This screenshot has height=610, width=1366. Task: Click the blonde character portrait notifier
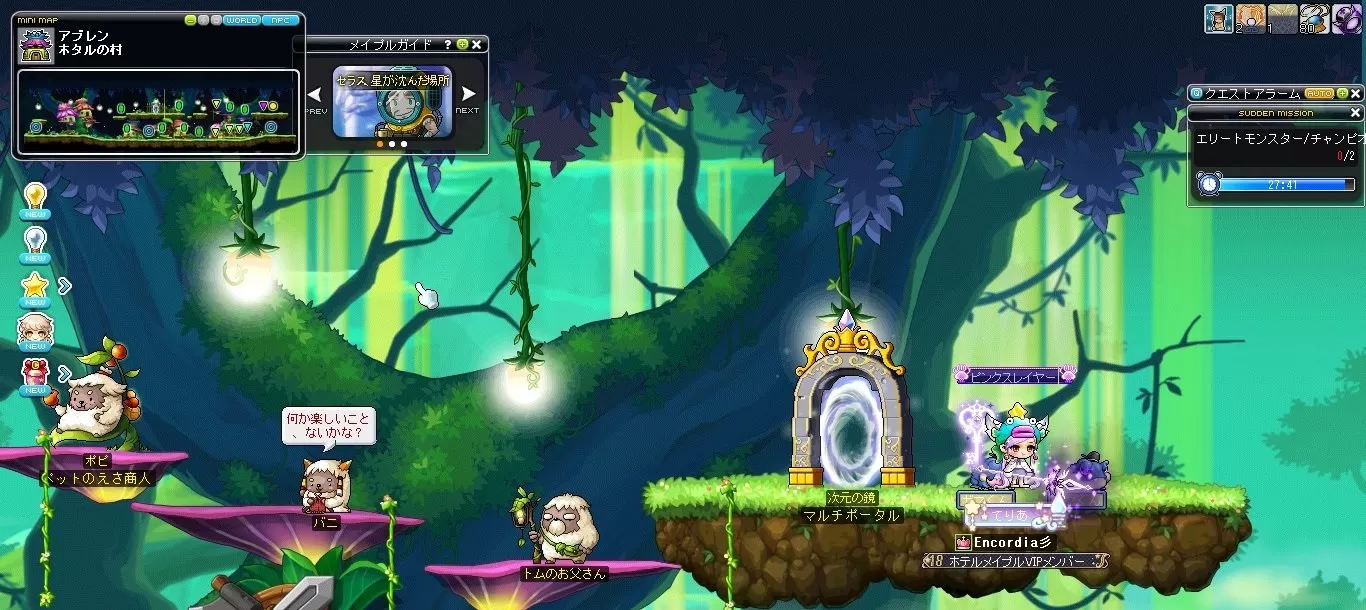coord(35,331)
